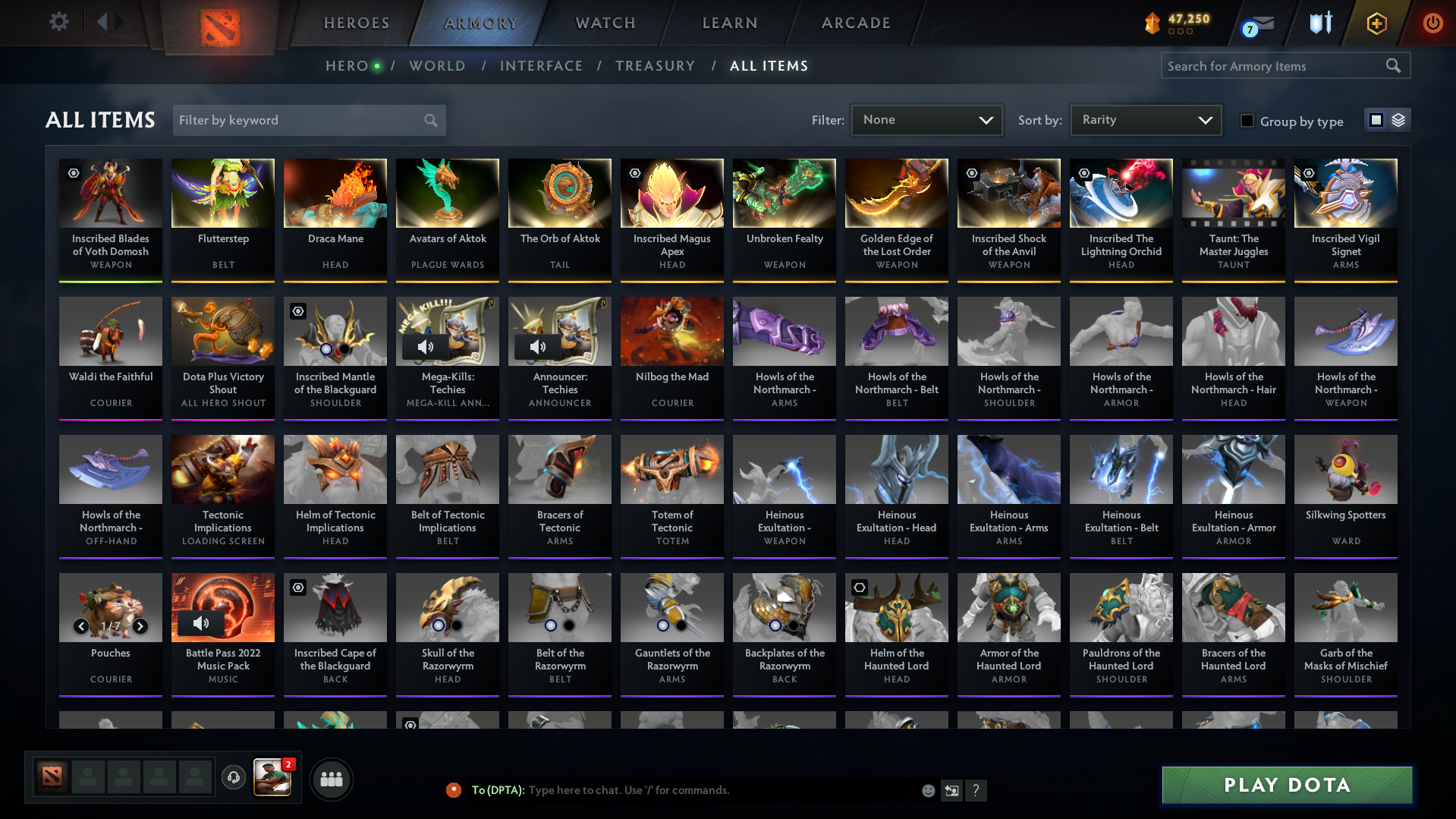Click the chat help question mark button
This screenshot has height=819, width=1456.
click(976, 790)
